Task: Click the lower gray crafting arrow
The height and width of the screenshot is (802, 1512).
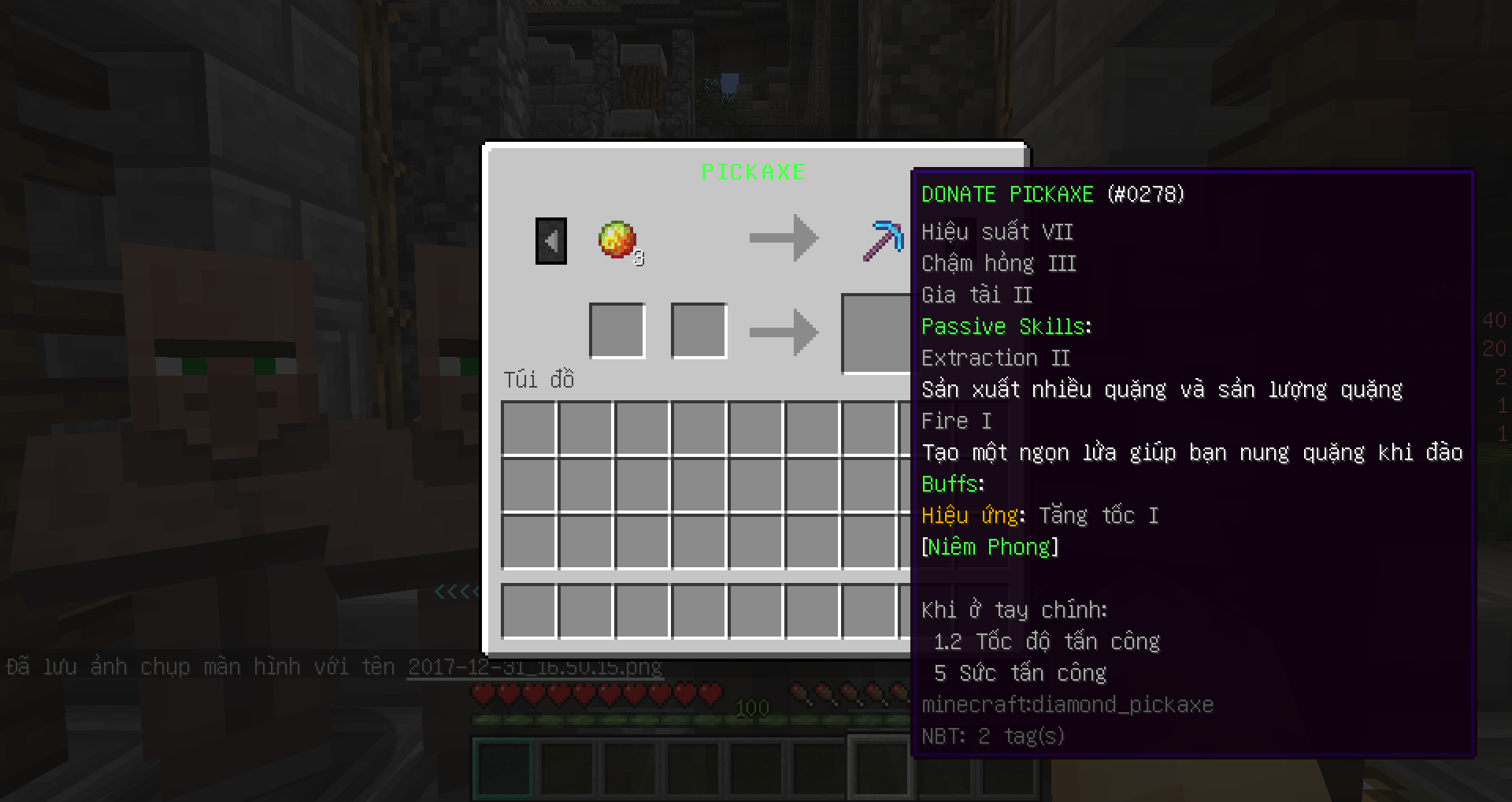Action: [x=784, y=332]
